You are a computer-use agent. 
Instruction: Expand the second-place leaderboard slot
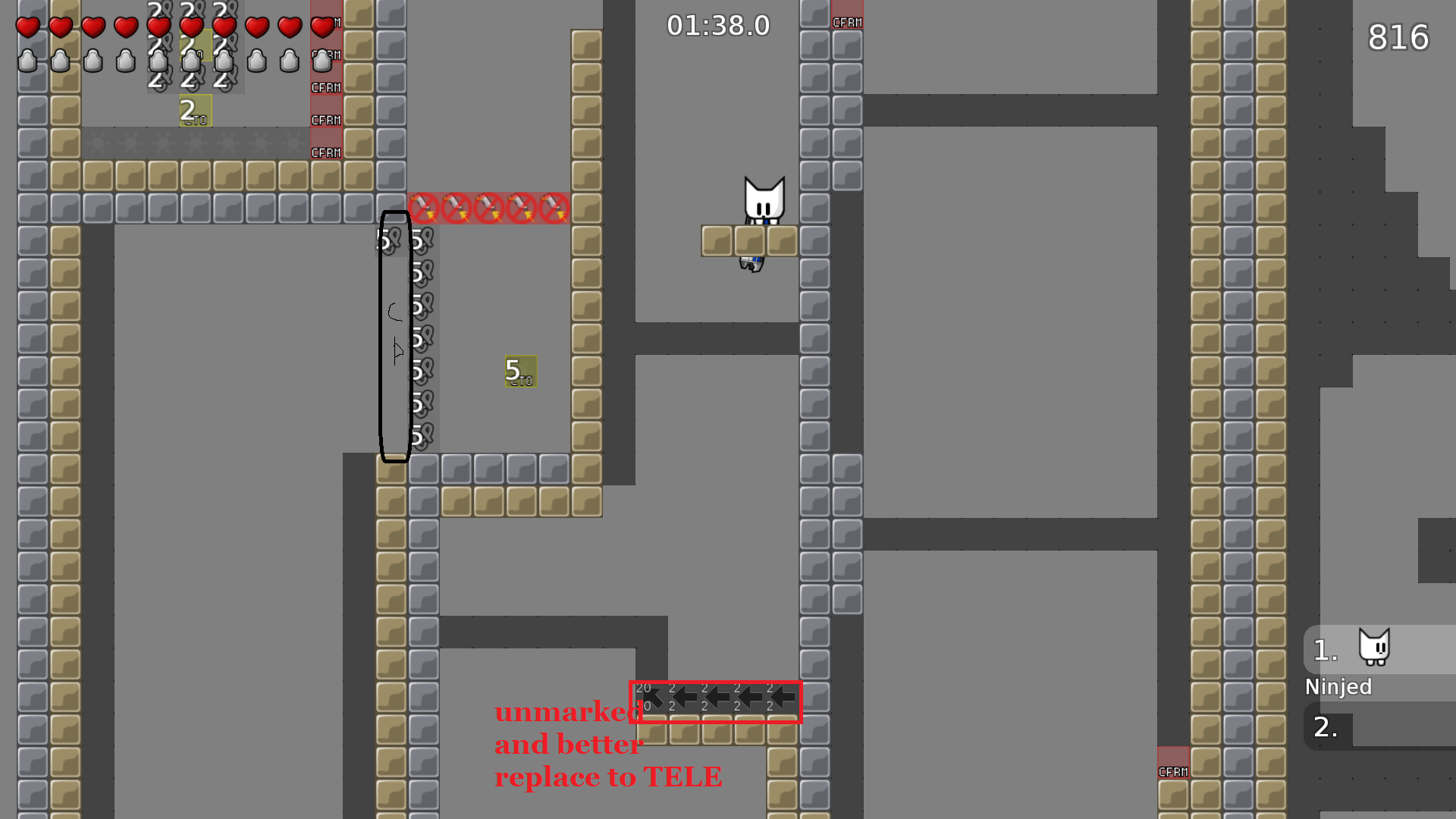[1325, 726]
